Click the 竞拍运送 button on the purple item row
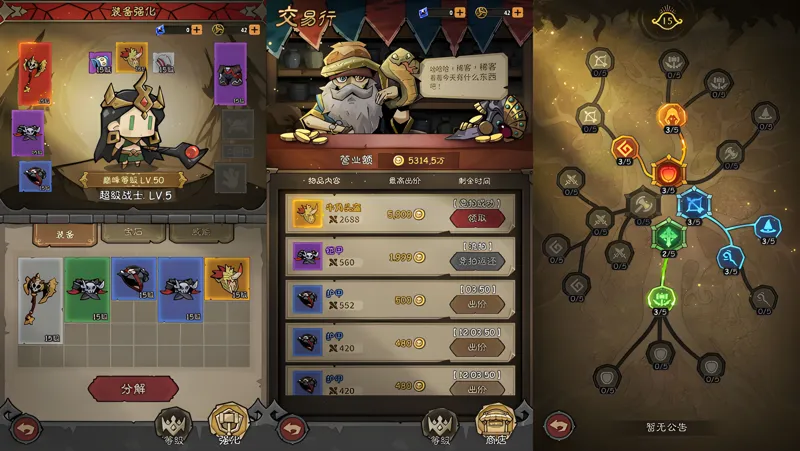Screen dimensions: 800x451 tap(477, 260)
